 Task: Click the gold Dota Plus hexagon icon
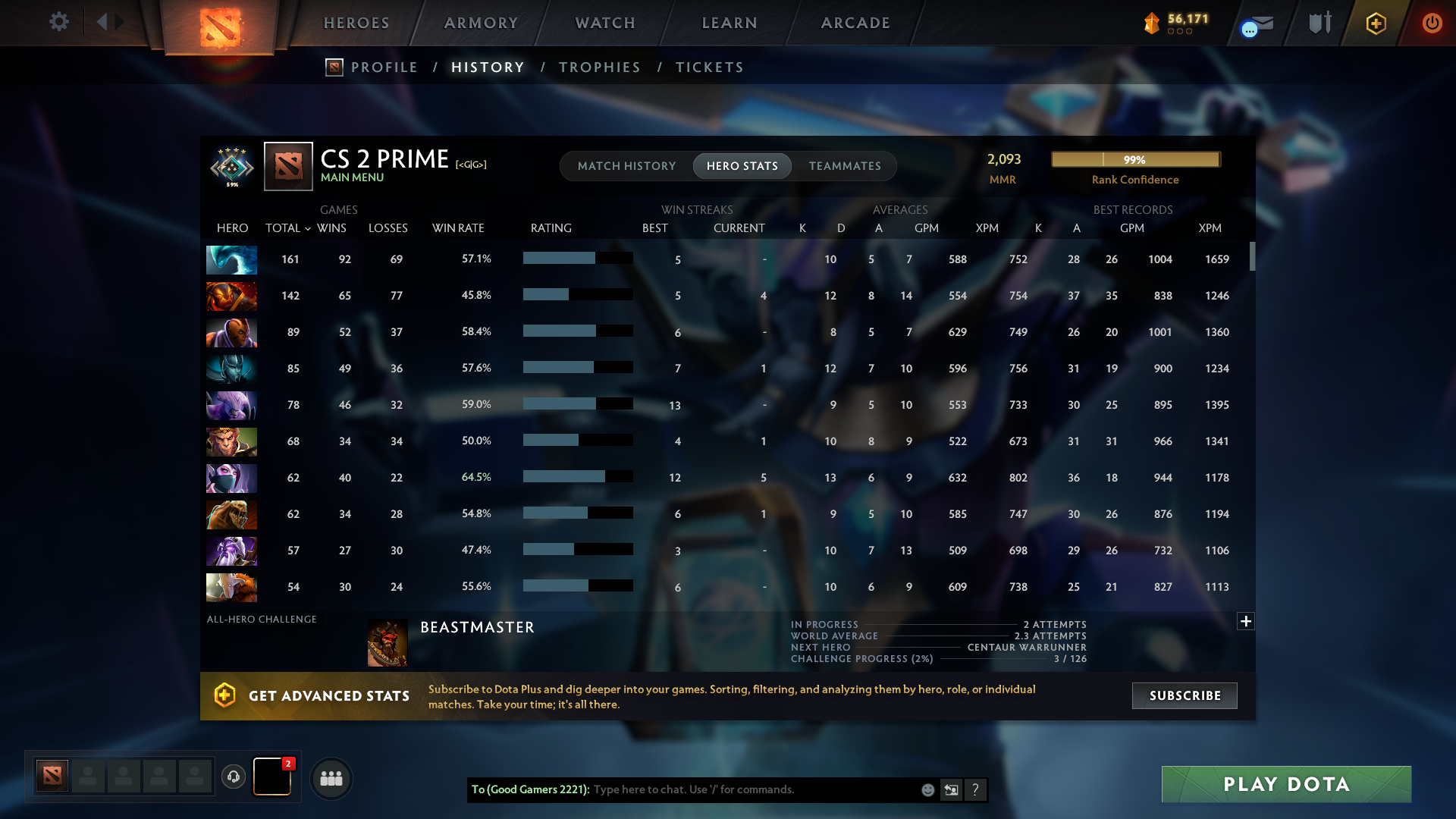click(x=1376, y=23)
